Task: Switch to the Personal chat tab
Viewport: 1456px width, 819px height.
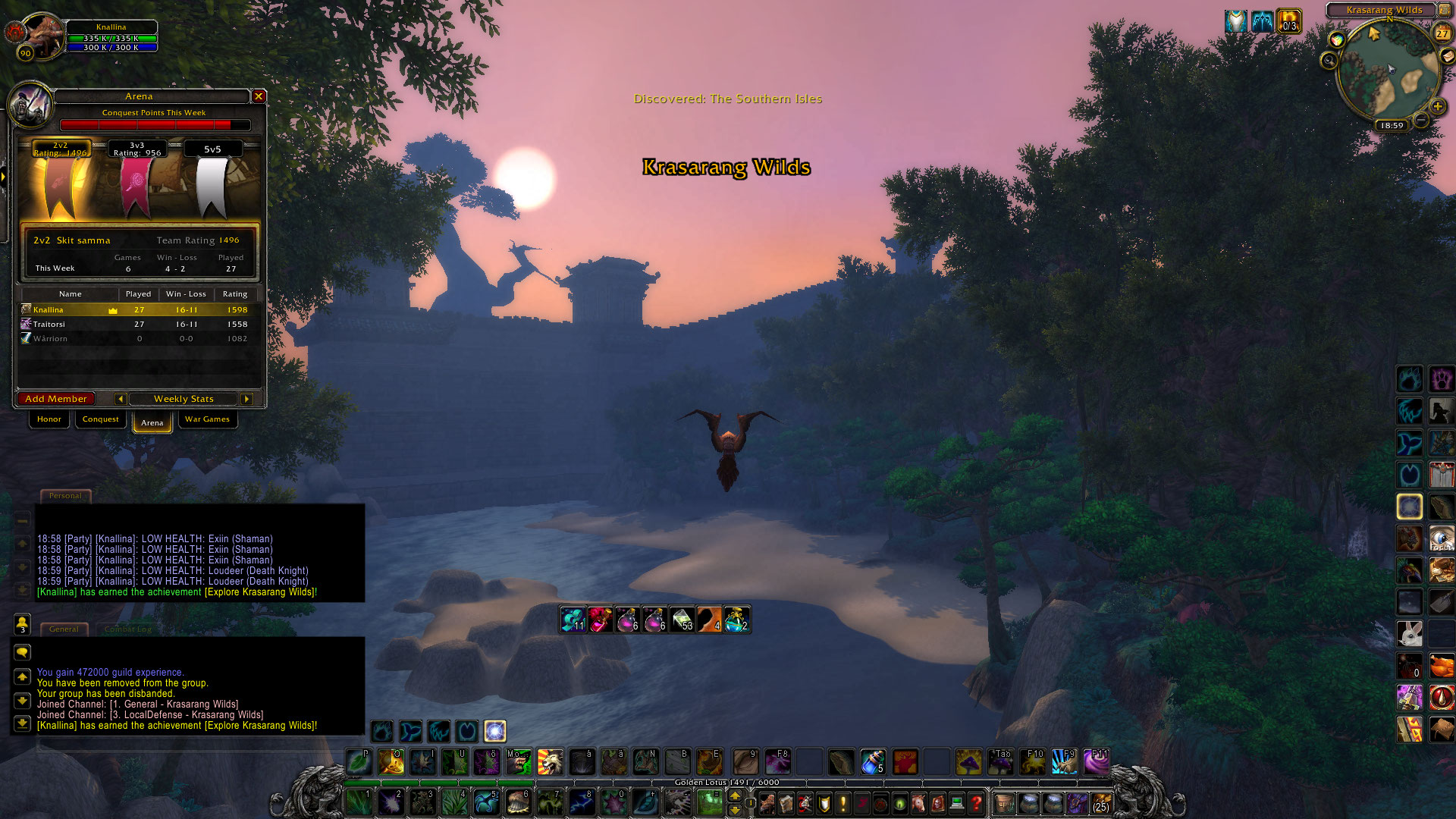Action: click(x=65, y=496)
